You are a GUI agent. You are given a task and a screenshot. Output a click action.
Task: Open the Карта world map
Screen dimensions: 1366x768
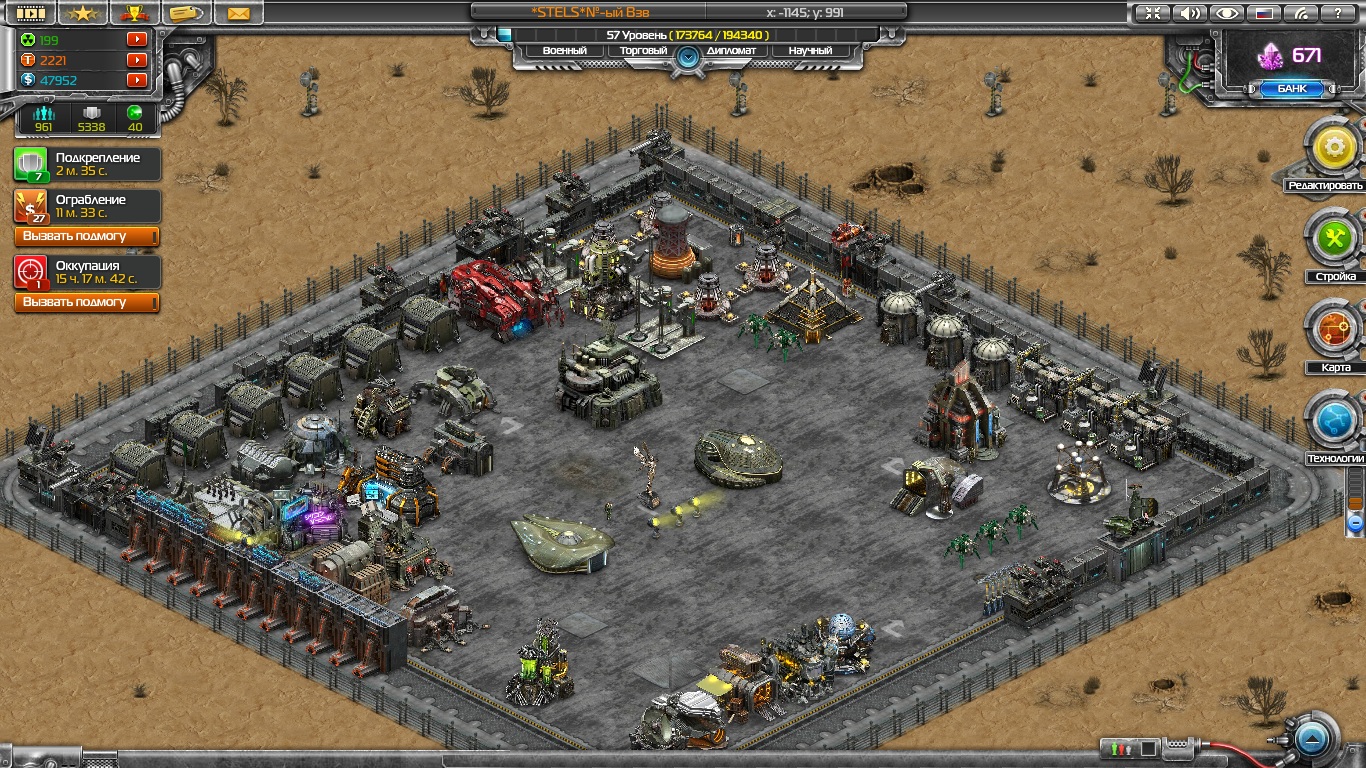click(x=1334, y=331)
